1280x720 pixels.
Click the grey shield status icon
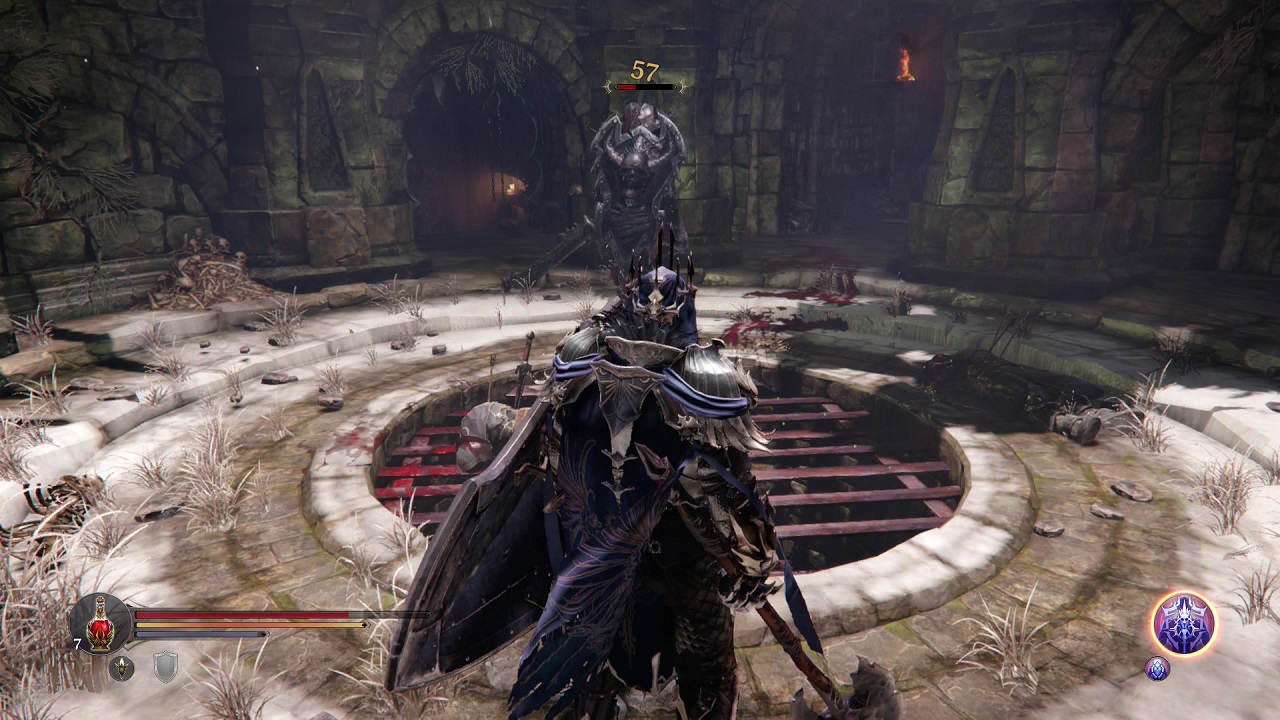pos(165,667)
